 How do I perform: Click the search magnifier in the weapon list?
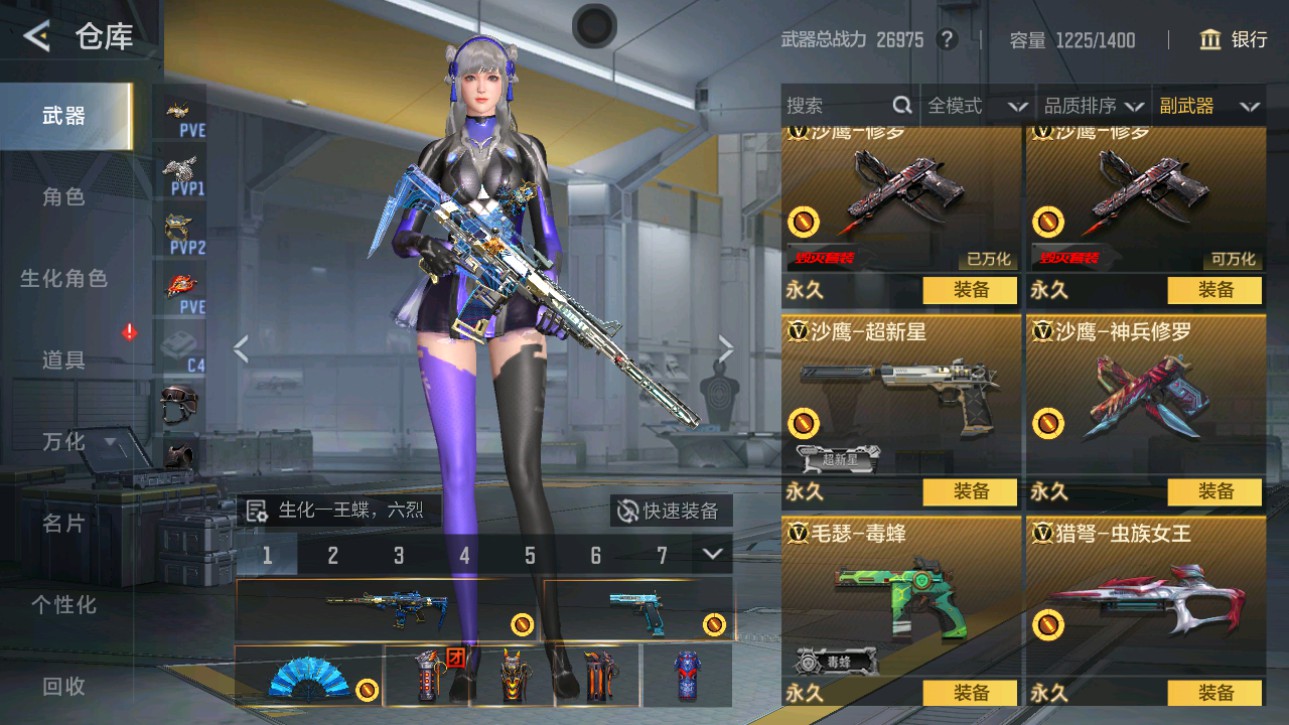pos(901,104)
